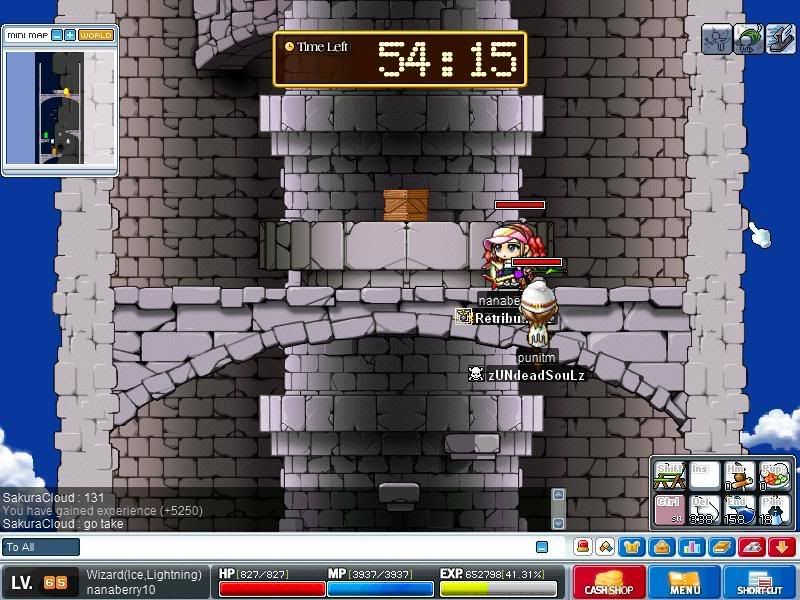Use the Ctrl sit quickslot
Viewport: 800px width, 600px height.
point(670,508)
